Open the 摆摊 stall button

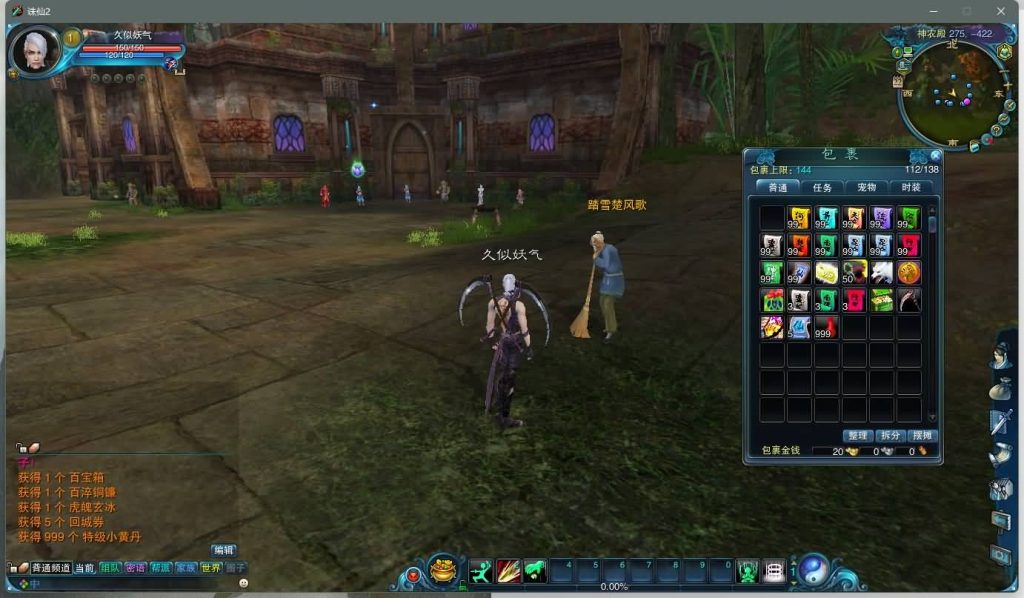(x=922, y=436)
